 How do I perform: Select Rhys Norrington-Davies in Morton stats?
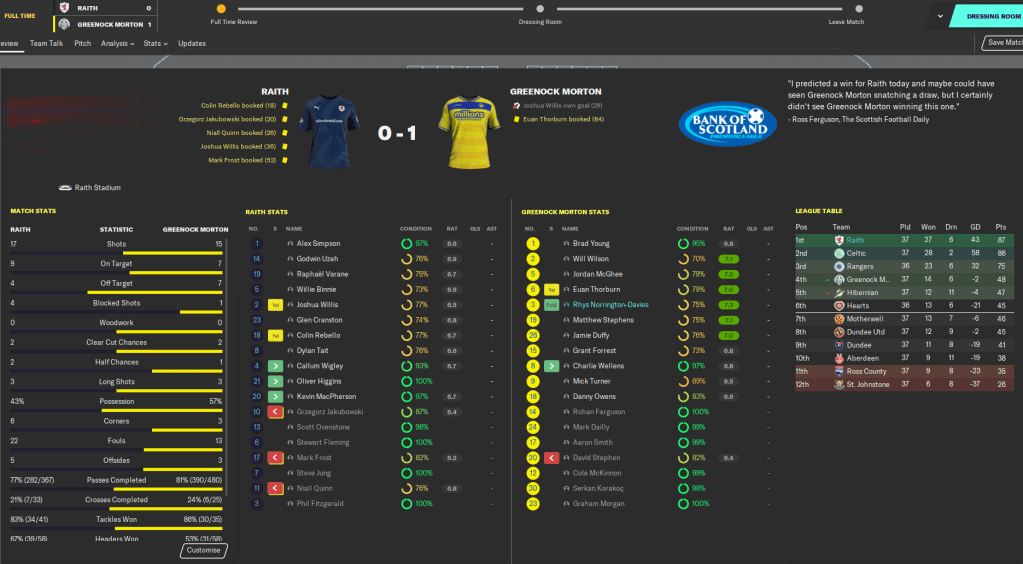point(610,305)
